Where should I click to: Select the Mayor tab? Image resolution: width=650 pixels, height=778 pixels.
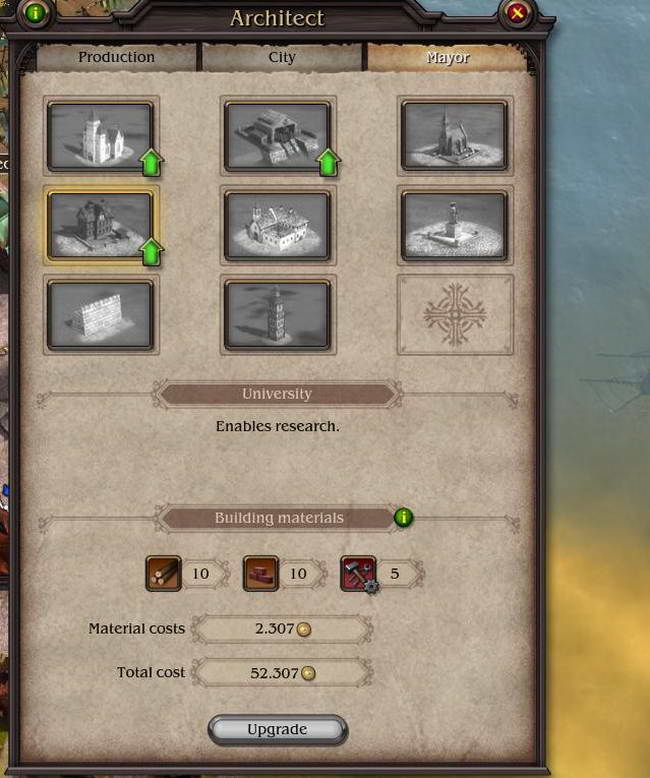click(447, 57)
